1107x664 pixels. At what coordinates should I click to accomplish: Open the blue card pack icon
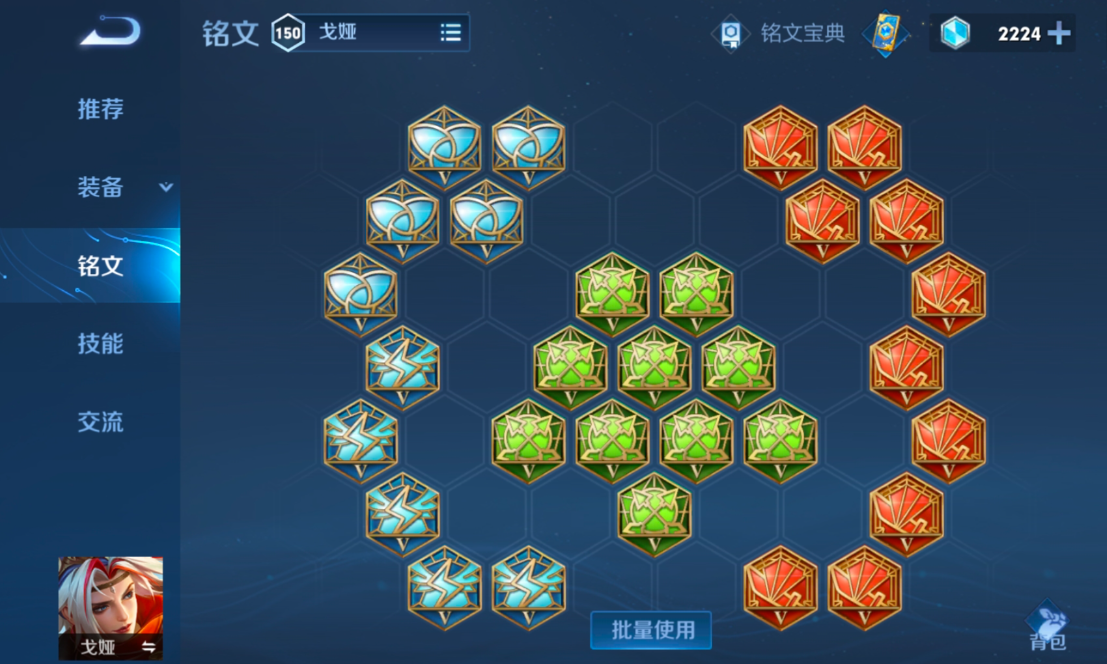point(886,34)
